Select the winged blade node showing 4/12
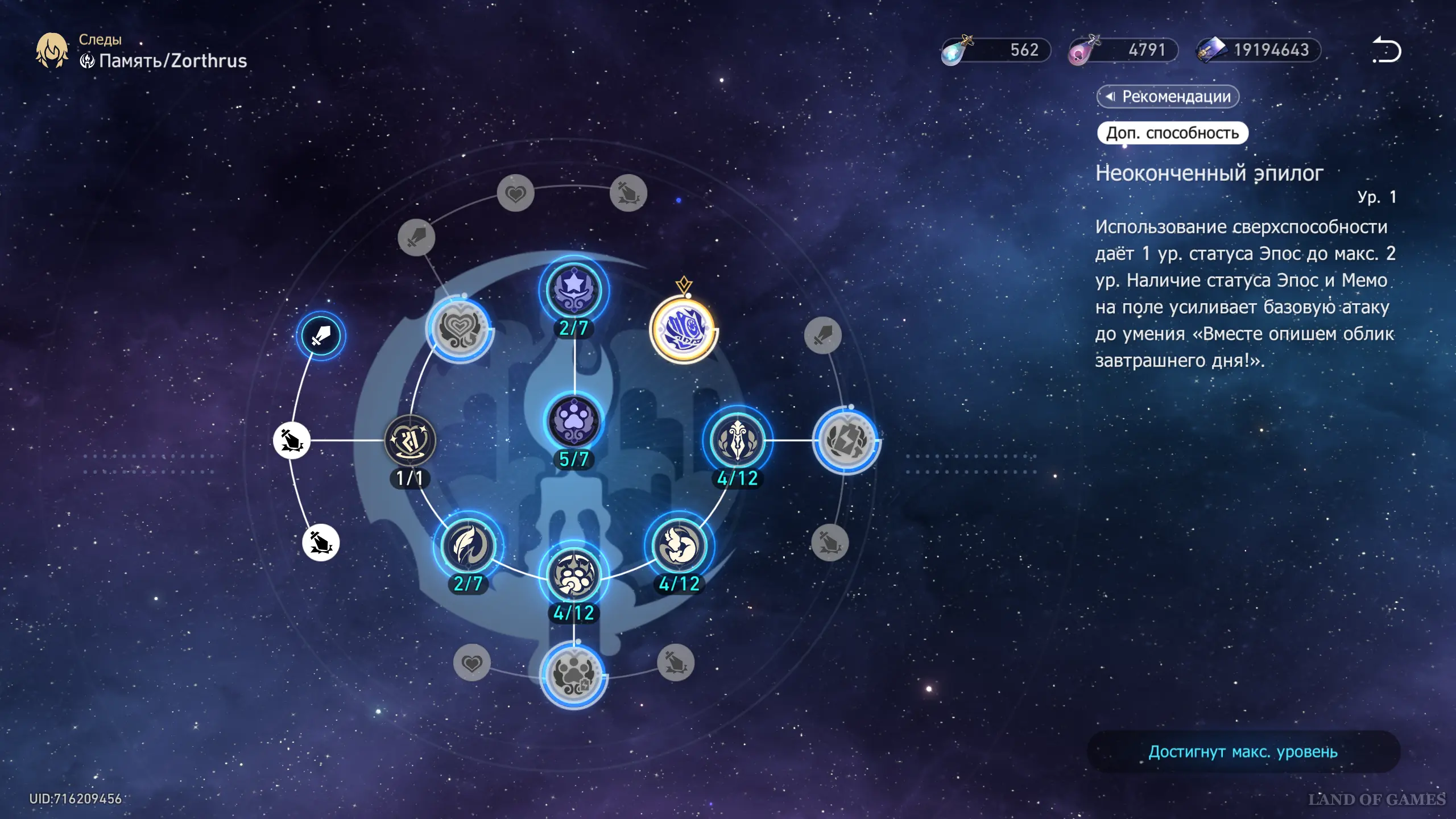 [x=737, y=440]
